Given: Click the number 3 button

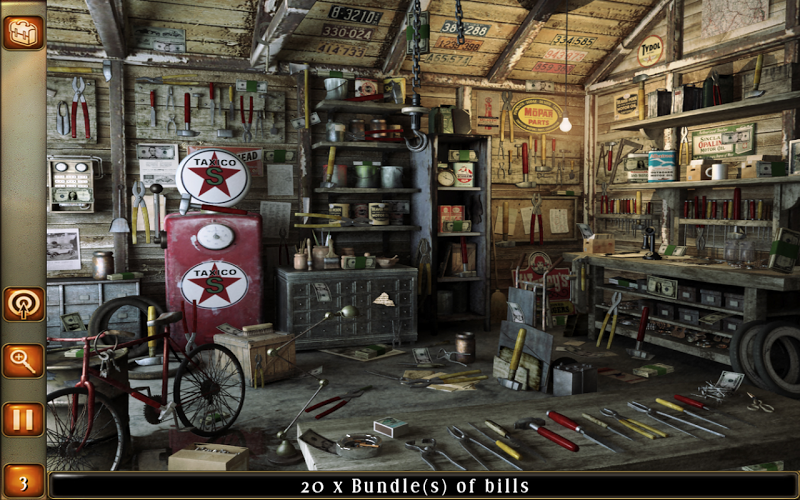Looking at the screenshot, I should [x=22, y=479].
